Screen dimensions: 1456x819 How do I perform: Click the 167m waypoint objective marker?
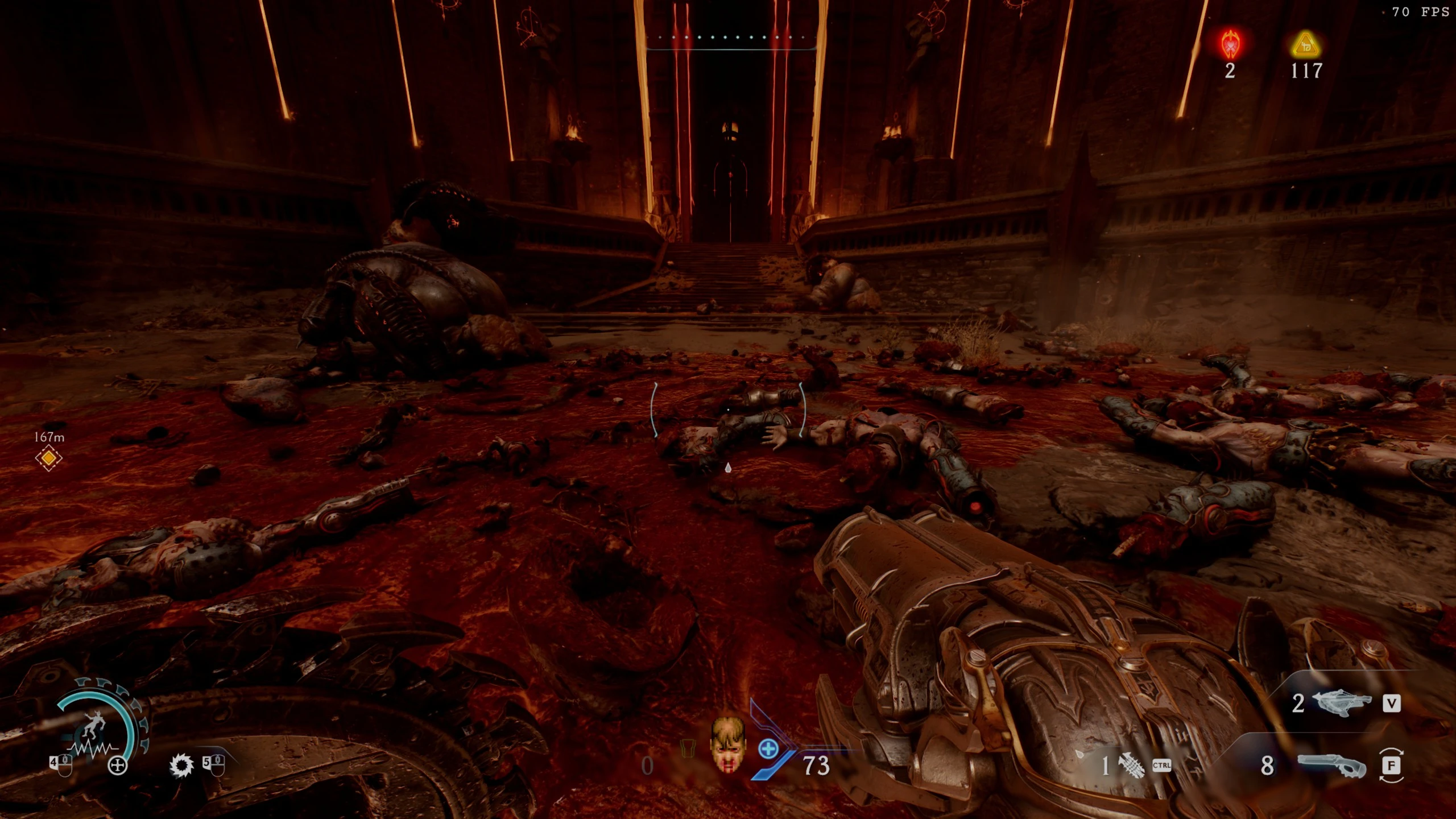coord(48,458)
